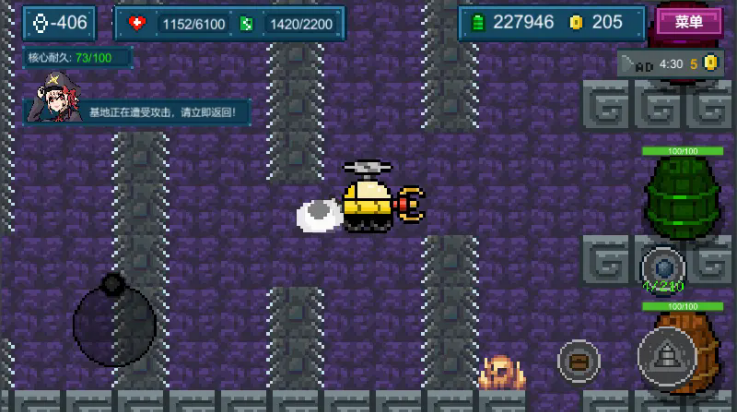Open the treasure chest inventory button
The image size is (737, 412).
tap(578, 360)
